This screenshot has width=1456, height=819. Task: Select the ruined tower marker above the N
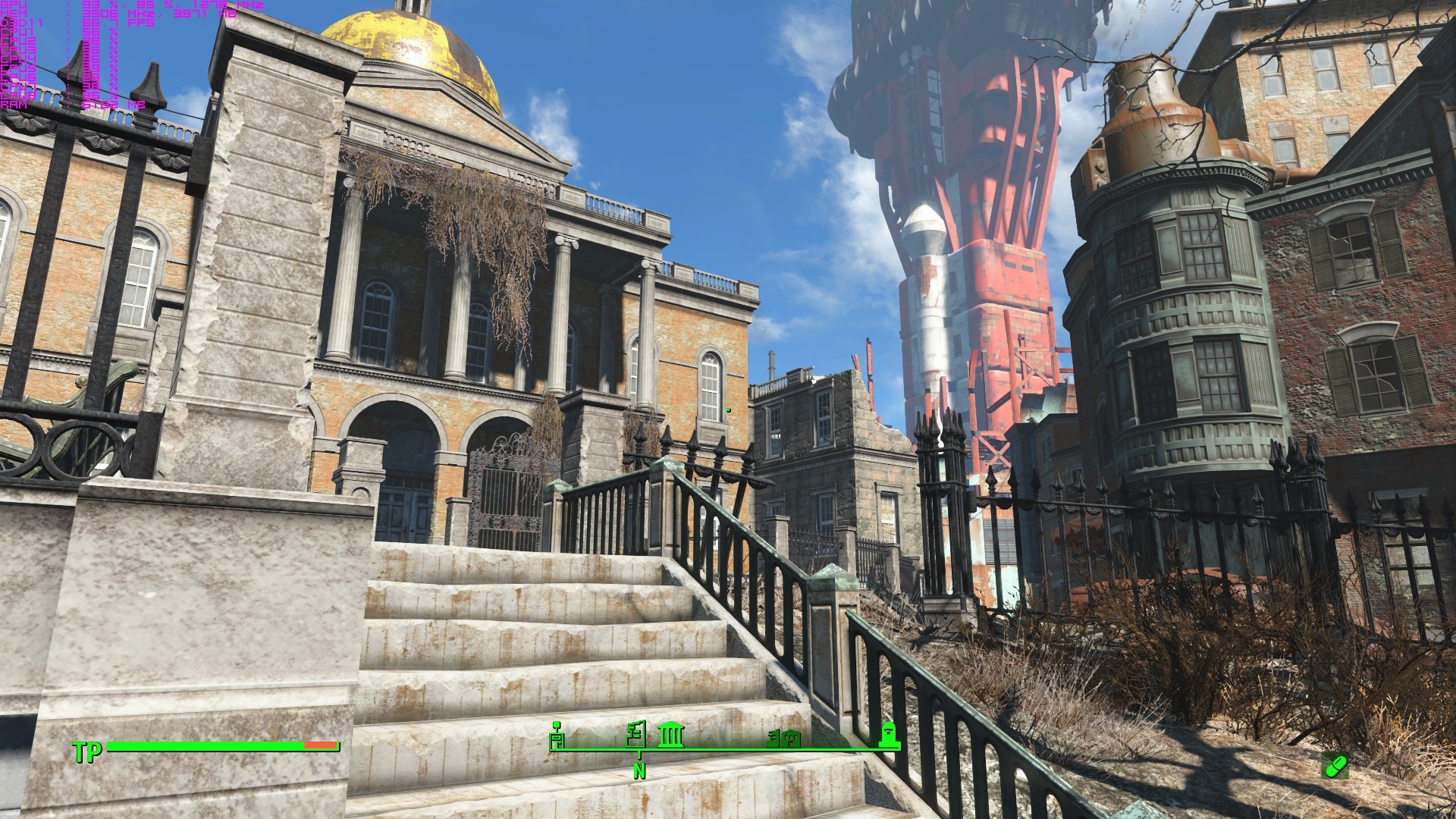pos(635,734)
